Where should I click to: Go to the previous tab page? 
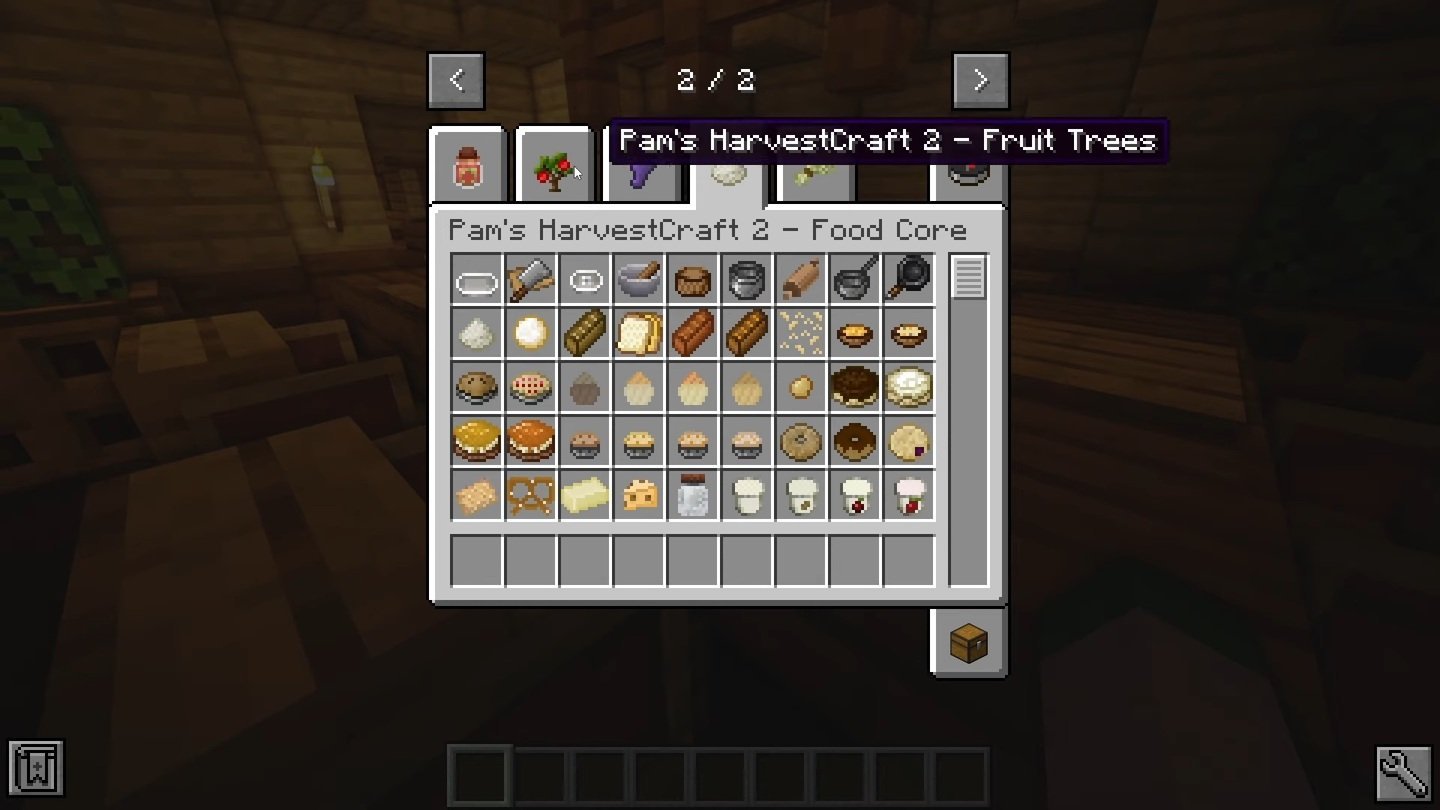457,80
